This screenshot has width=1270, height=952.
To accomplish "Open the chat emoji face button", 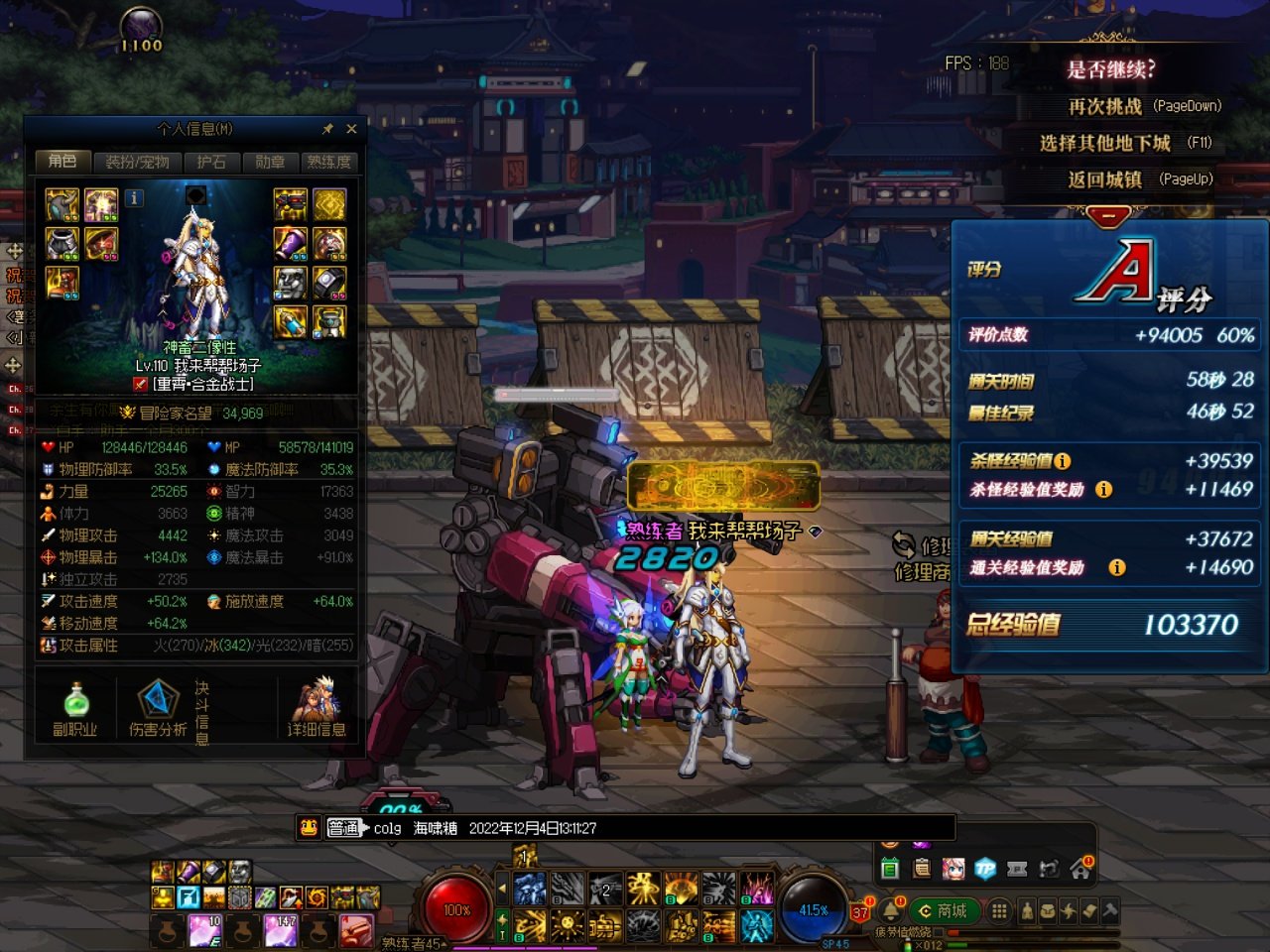I will [x=310, y=827].
